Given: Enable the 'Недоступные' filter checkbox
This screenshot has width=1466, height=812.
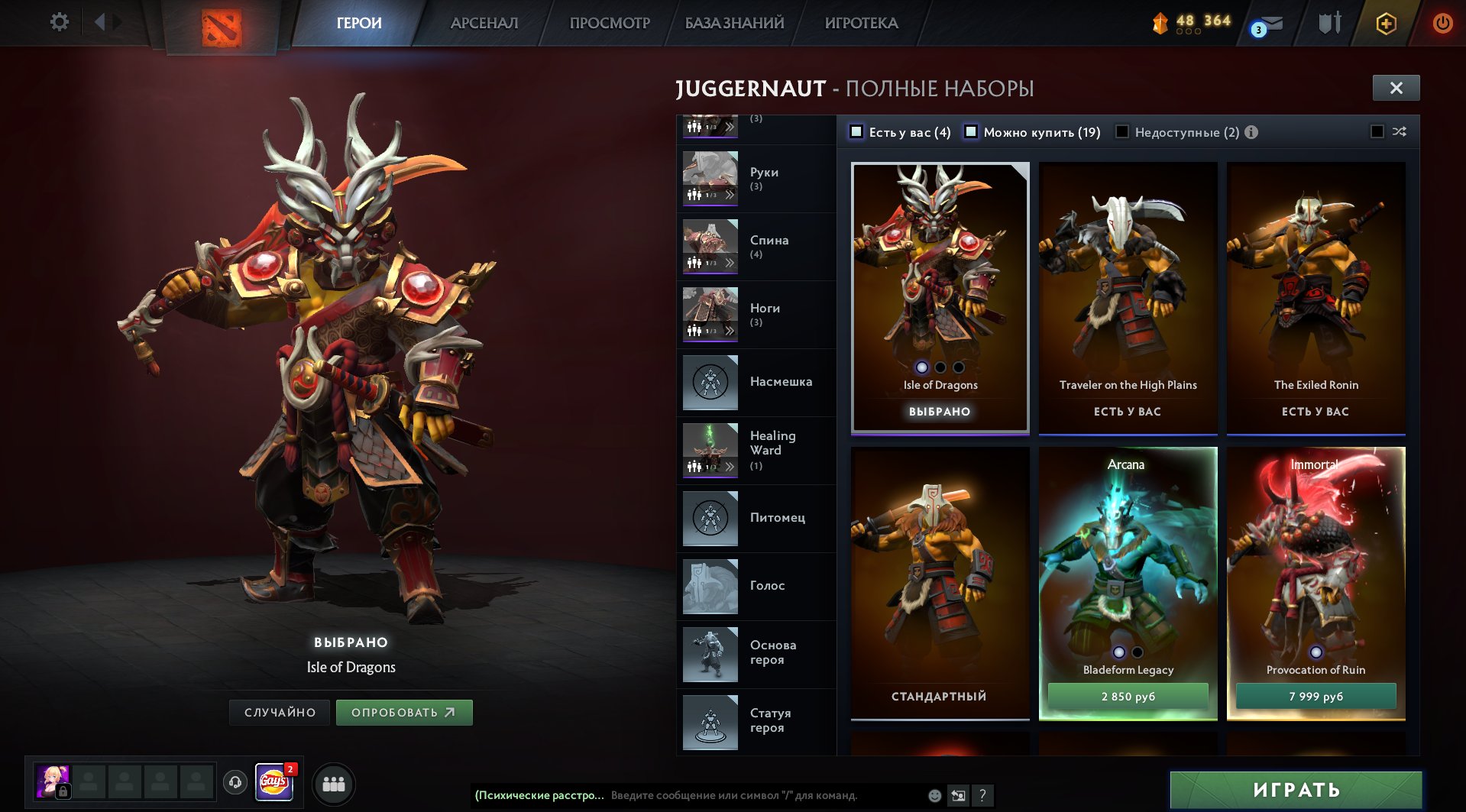Looking at the screenshot, I should coord(1122,132).
